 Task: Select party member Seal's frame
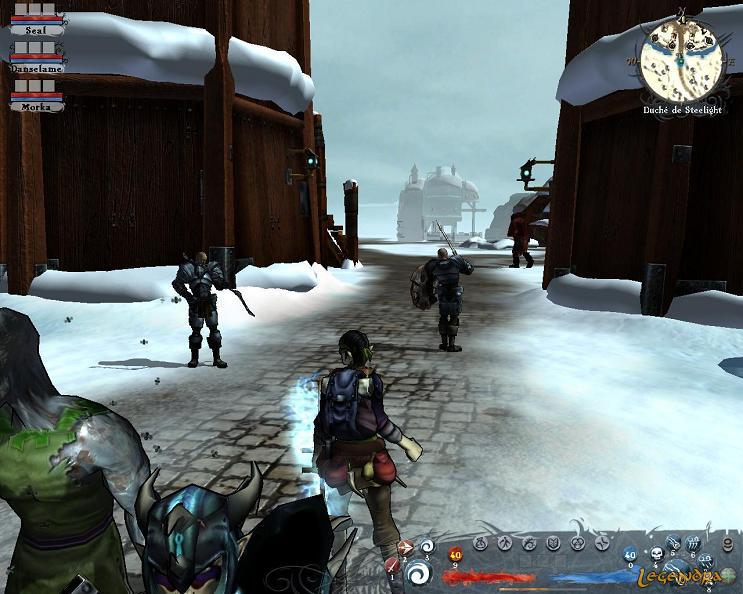(x=36, y=22)
